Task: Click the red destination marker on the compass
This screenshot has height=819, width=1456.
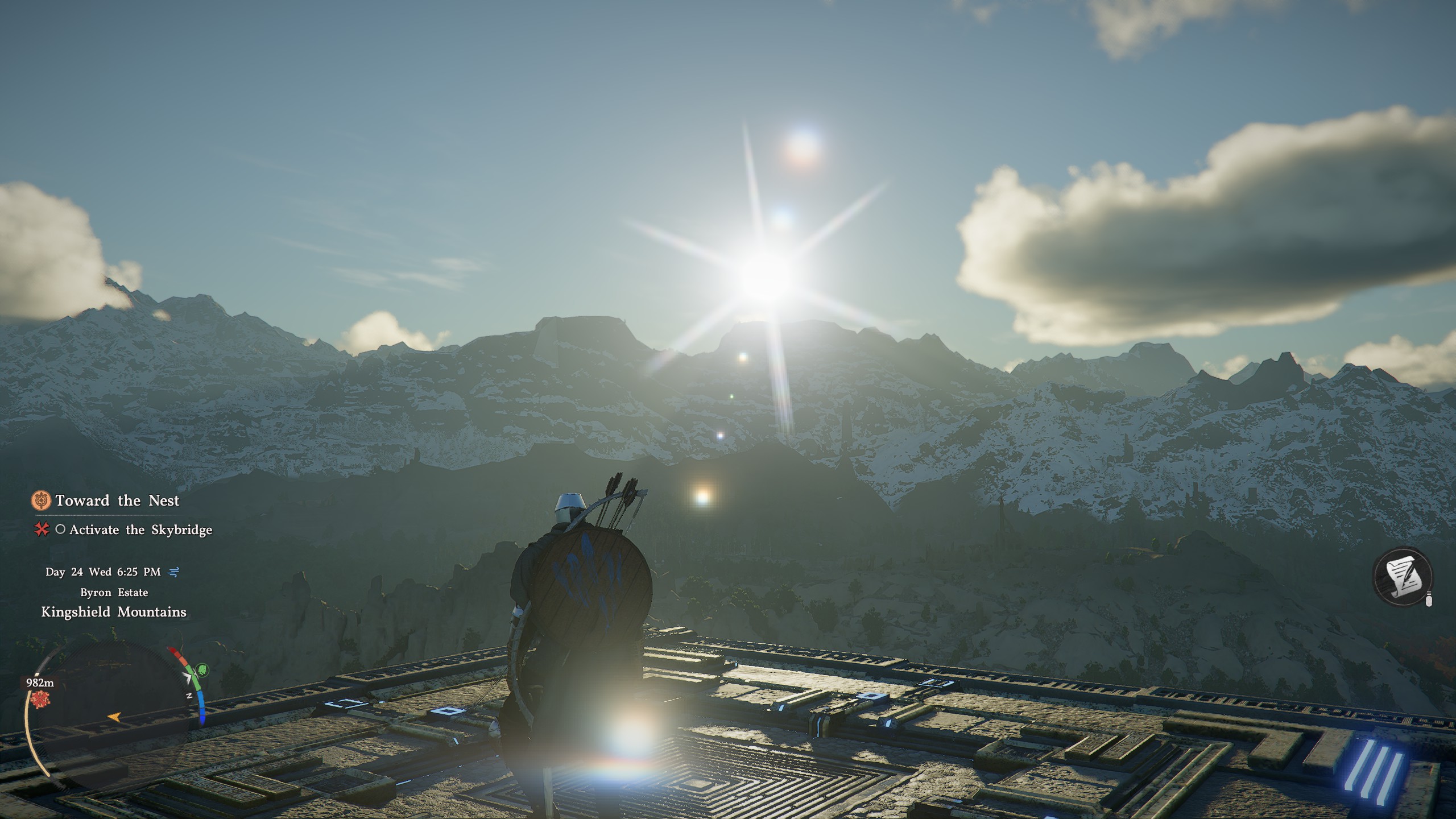Action: (x=40, y=699)
